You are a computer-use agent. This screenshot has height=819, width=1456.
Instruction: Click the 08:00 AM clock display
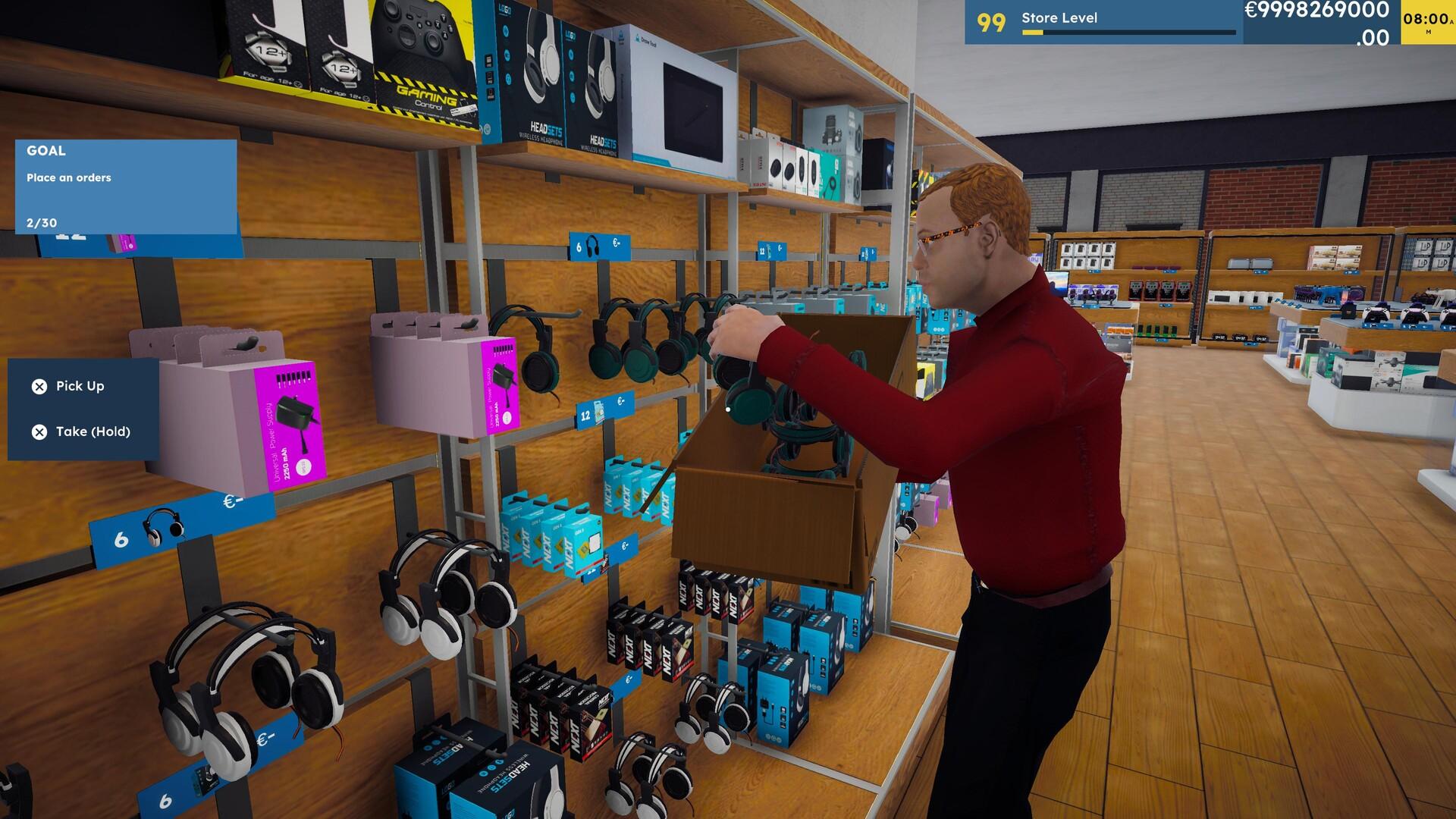point(1424,20)
